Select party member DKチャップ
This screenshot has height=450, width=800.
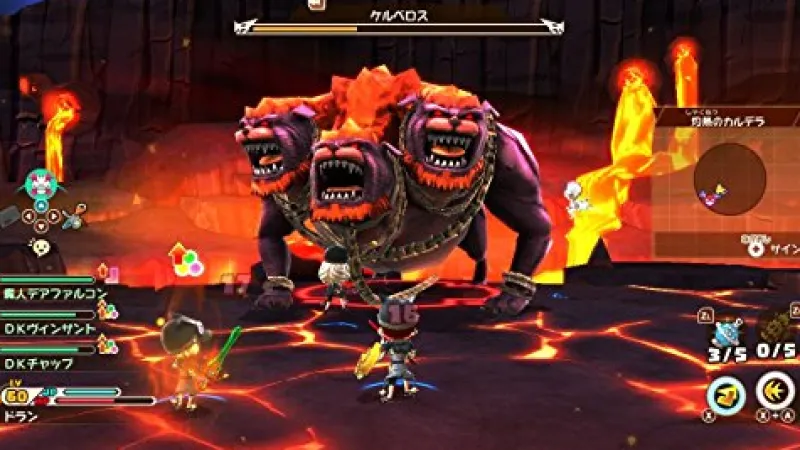[x=40, y=363]
